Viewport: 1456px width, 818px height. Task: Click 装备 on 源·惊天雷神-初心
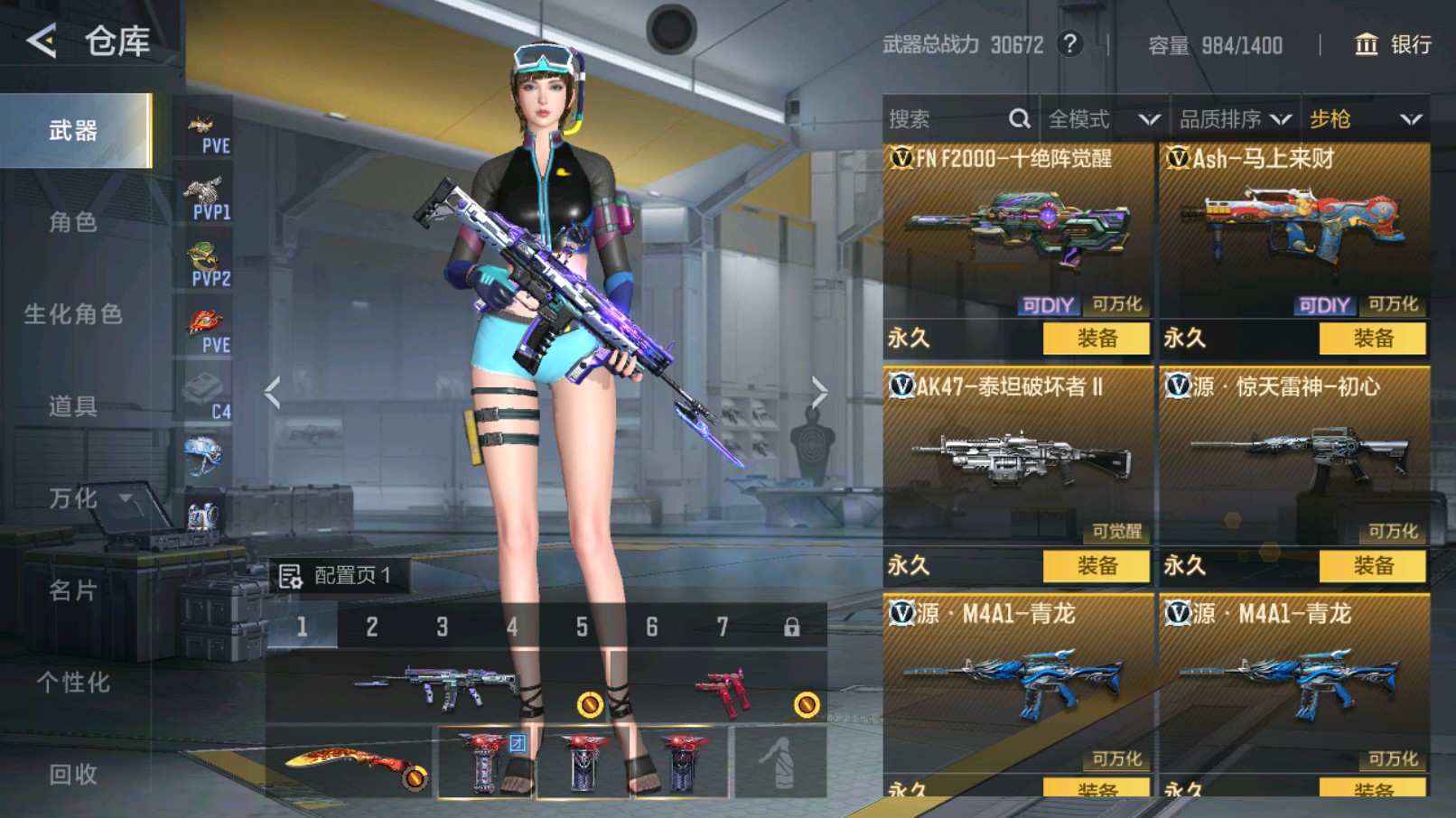tap(1375, 567)
